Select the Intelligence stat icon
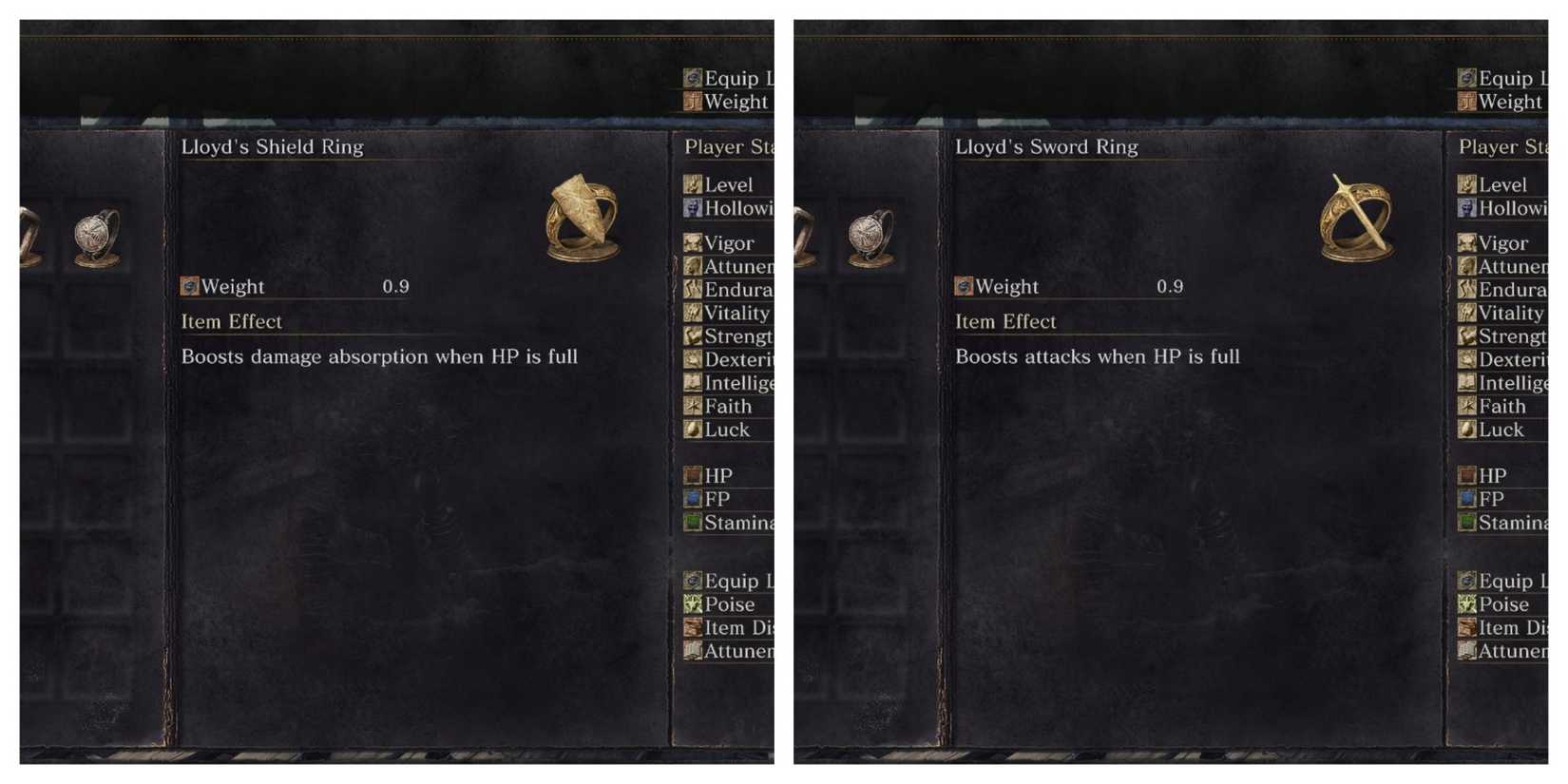 (x=693, y=383)
